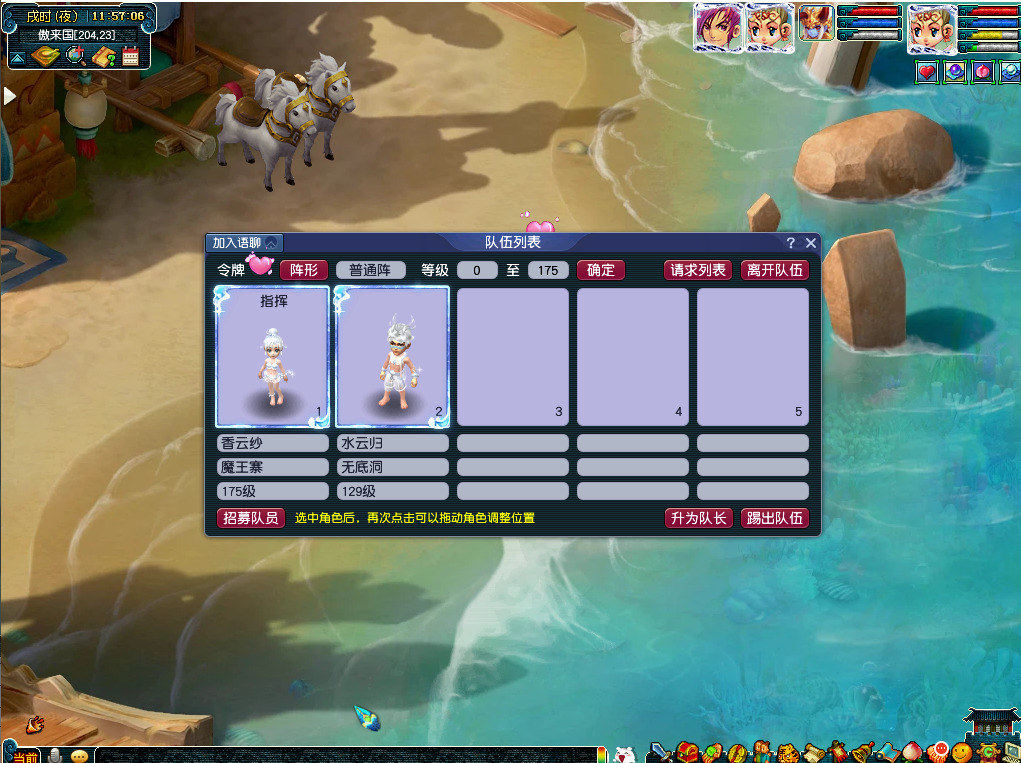Open the team list help question mark

point(791,243)
